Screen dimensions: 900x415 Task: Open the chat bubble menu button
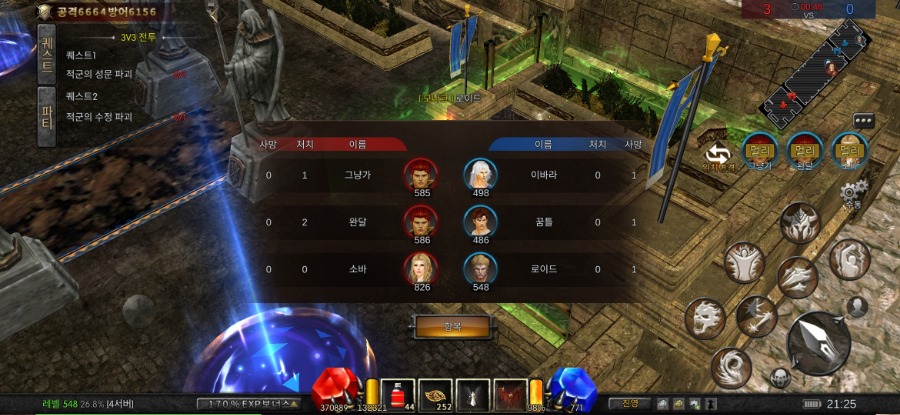[863, 121]
